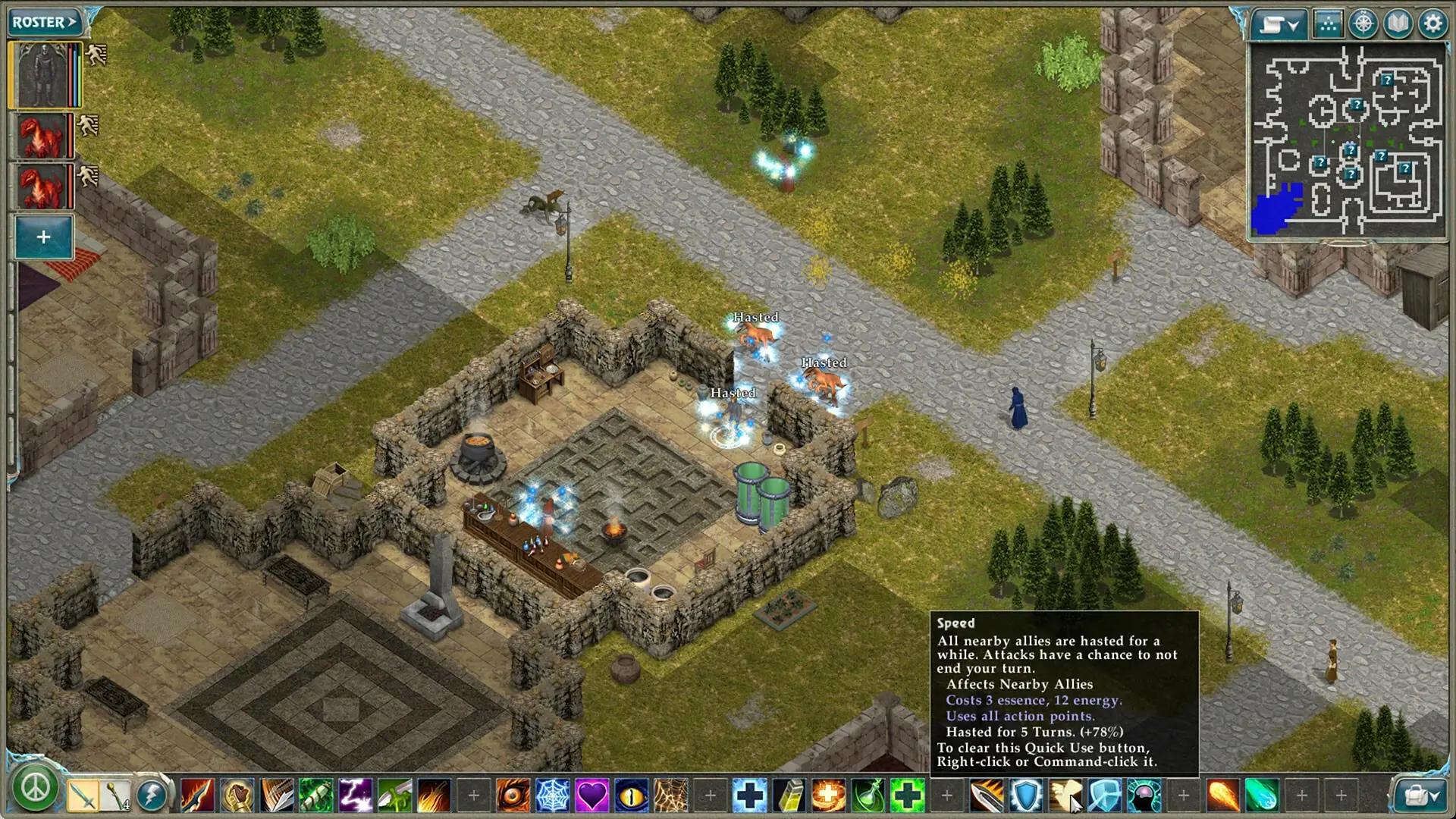Toggle the green peace symbol button

tap(35, 789)
